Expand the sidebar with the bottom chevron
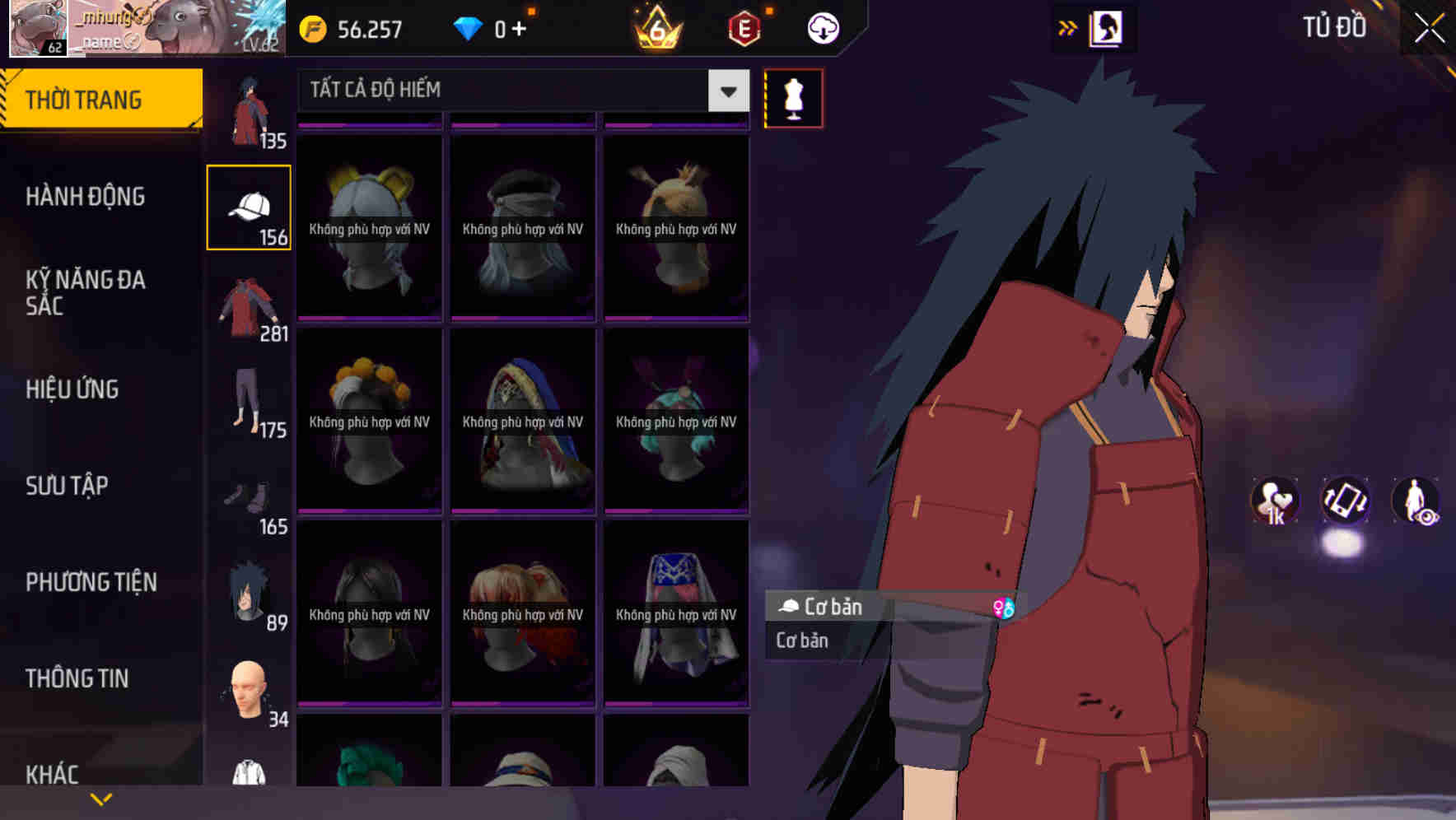1456x820 pixels. point(100,797)
